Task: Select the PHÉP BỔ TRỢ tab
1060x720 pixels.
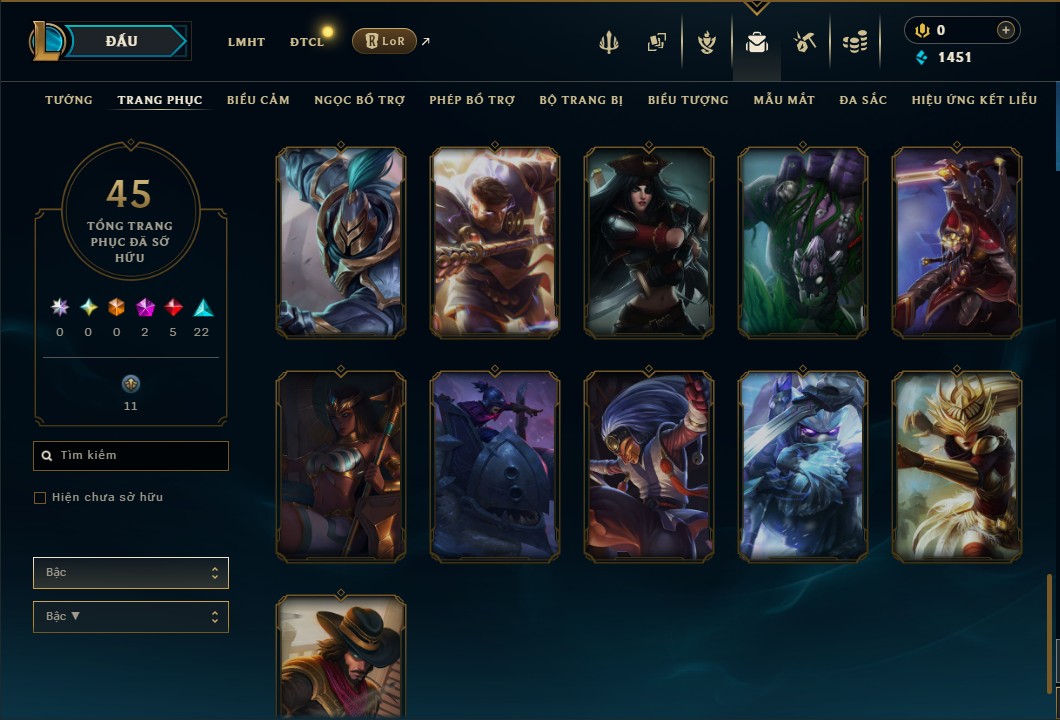Action: pyautogui.click(x=472, y=100)
